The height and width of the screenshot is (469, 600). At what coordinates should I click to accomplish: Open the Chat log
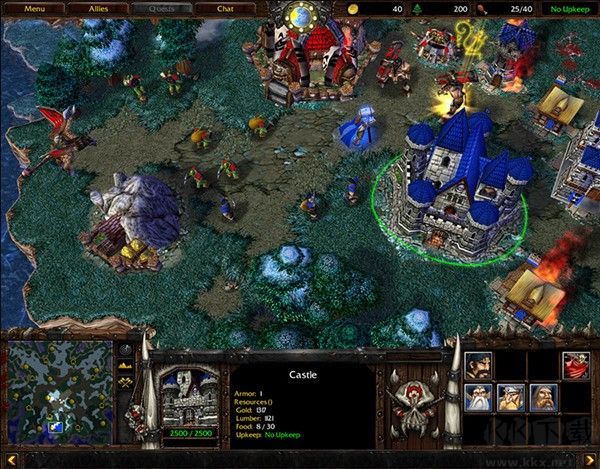tap(224, 9)
